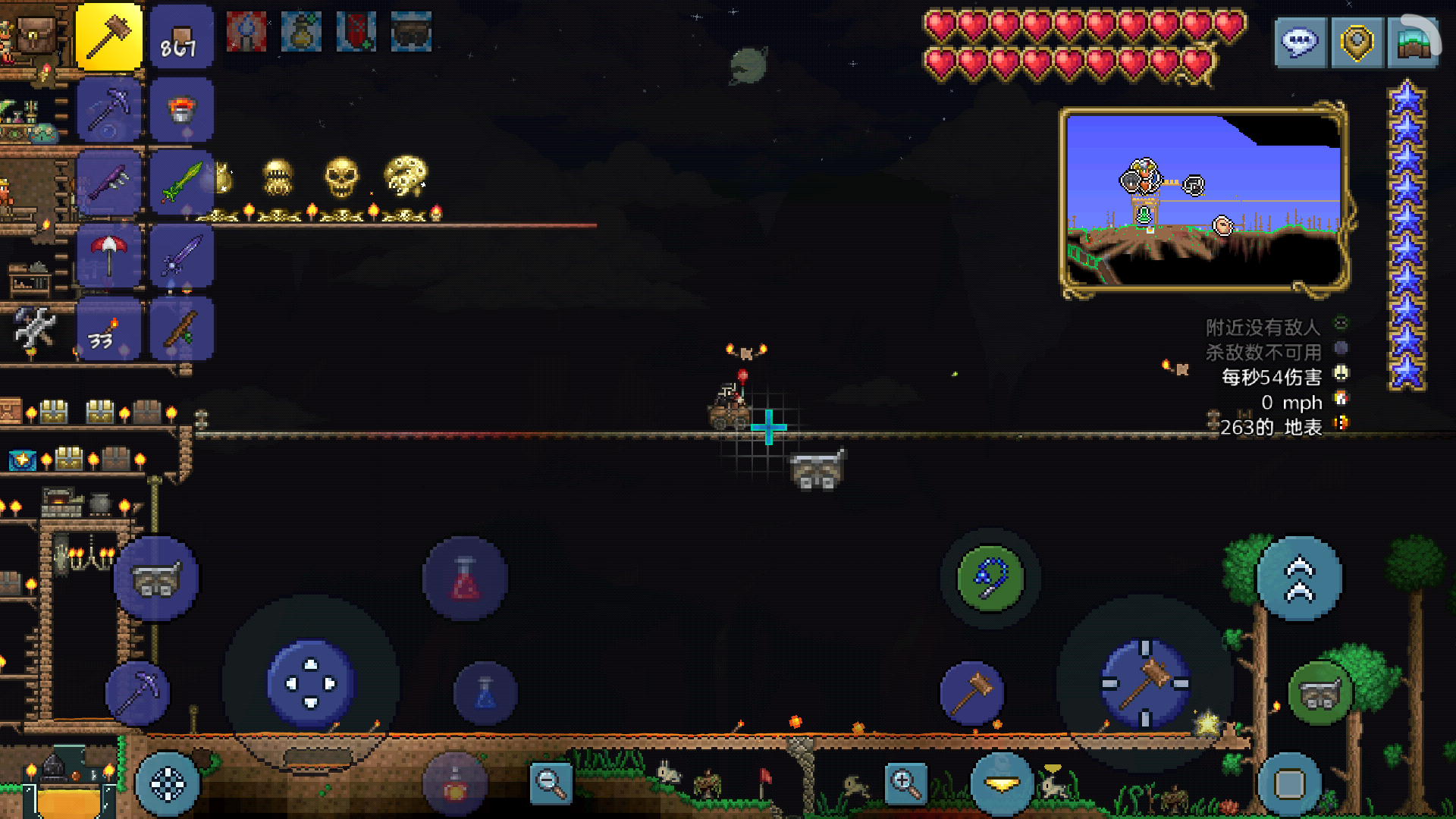Open the chat speech bubble button

coord(1300,42)
